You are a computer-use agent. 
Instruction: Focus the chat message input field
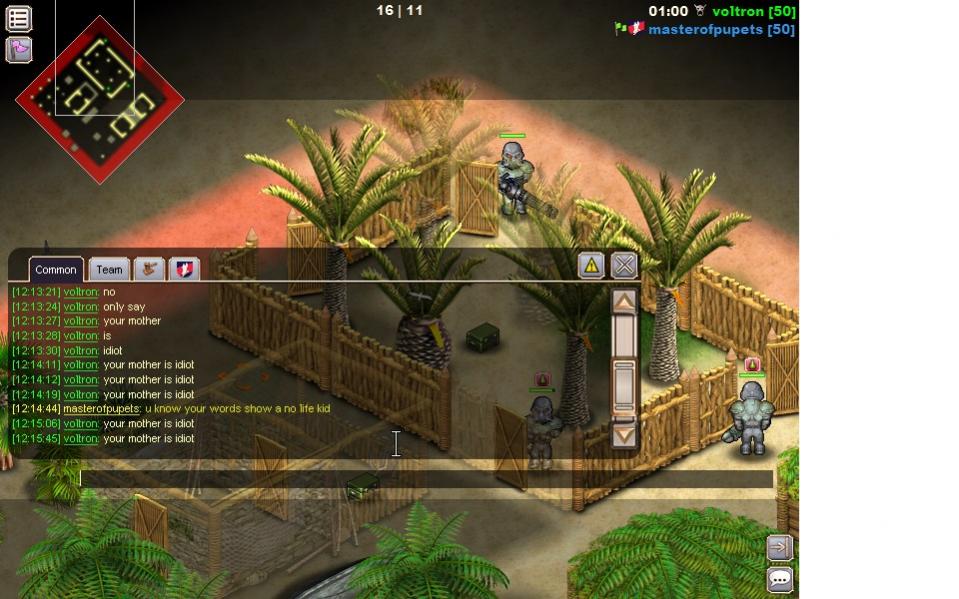(x=426, y=479)
